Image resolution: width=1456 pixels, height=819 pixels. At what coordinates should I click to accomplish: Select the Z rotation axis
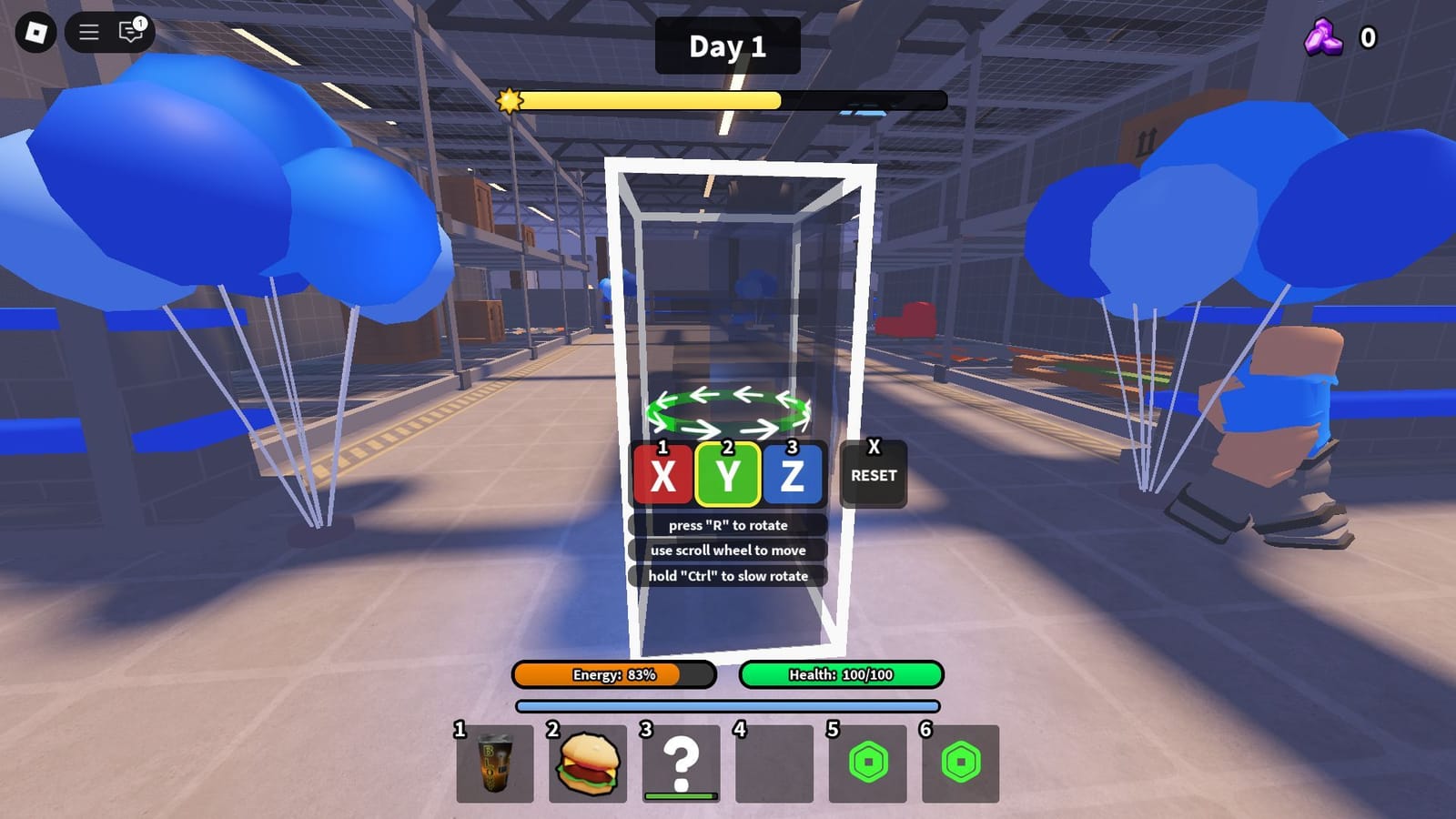[795, 476]
